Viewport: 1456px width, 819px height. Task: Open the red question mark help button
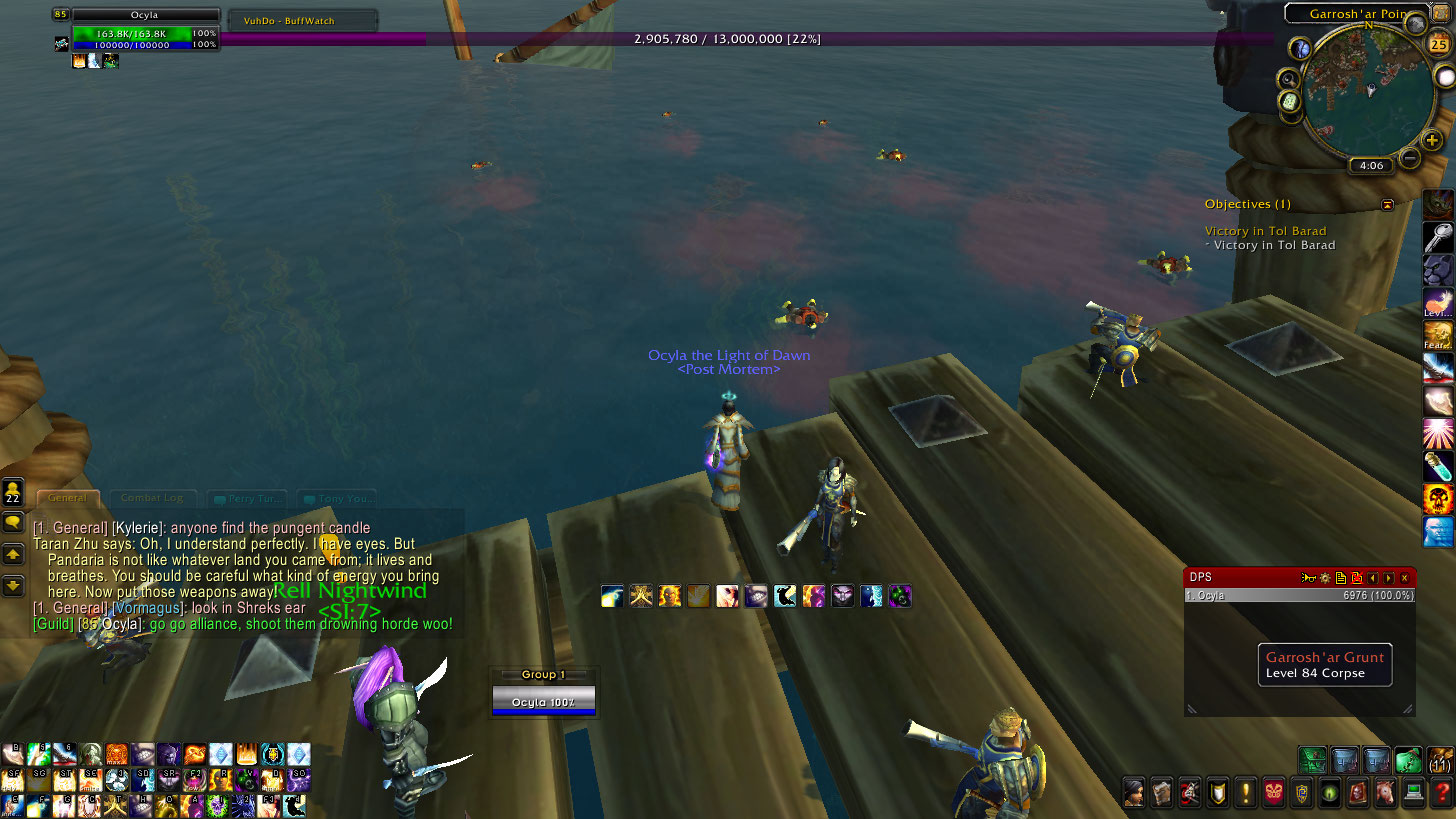pos(1441,792)
